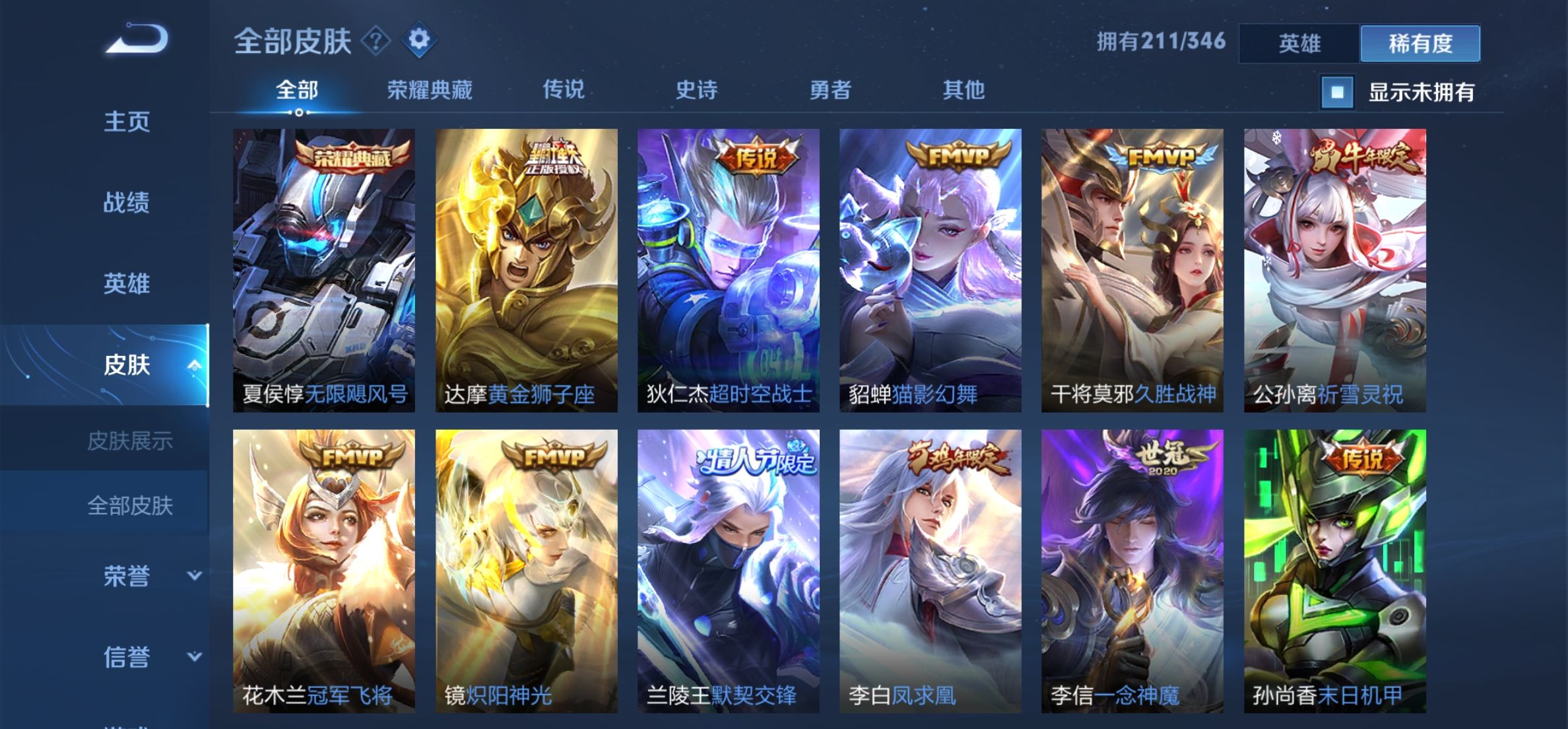This screenshot has height=729, width=1568.
Task: Open the settings gear beside the help icon
Action: click(420, 40)
